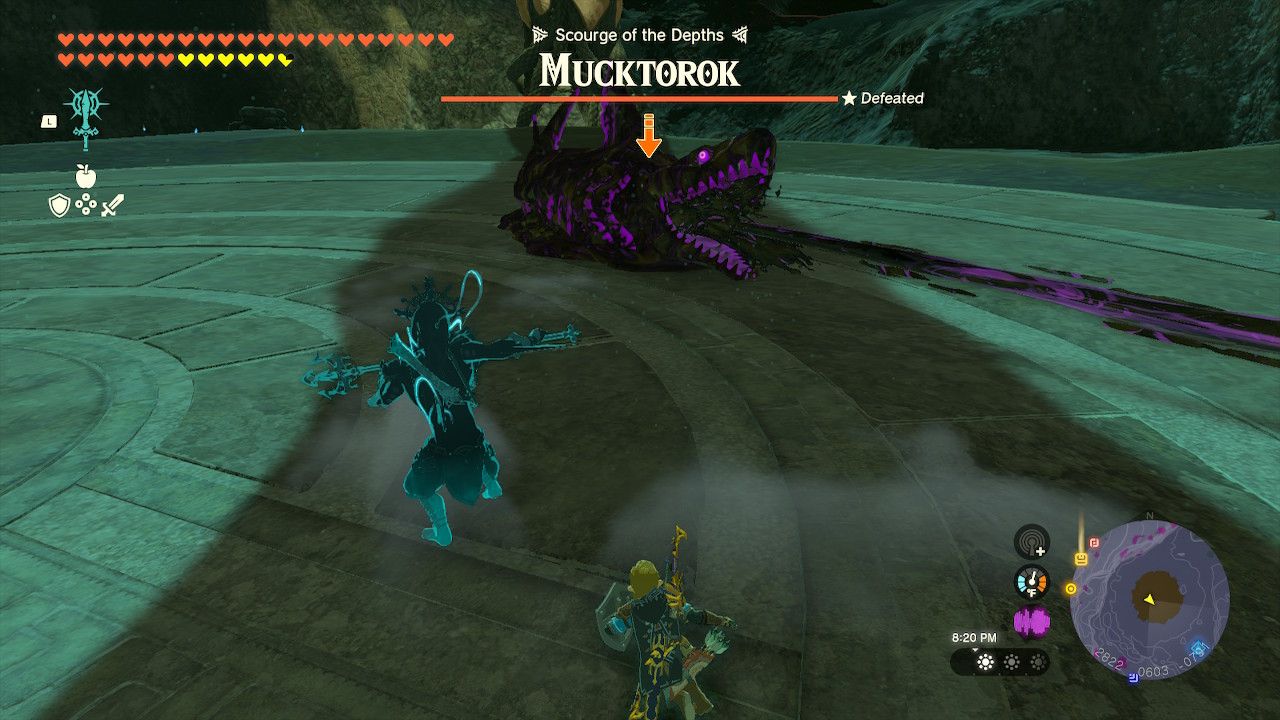Open the purple blood moon indicator
The width and height of the screenshot is (1280, 720).
click(x=1031, y=620)
